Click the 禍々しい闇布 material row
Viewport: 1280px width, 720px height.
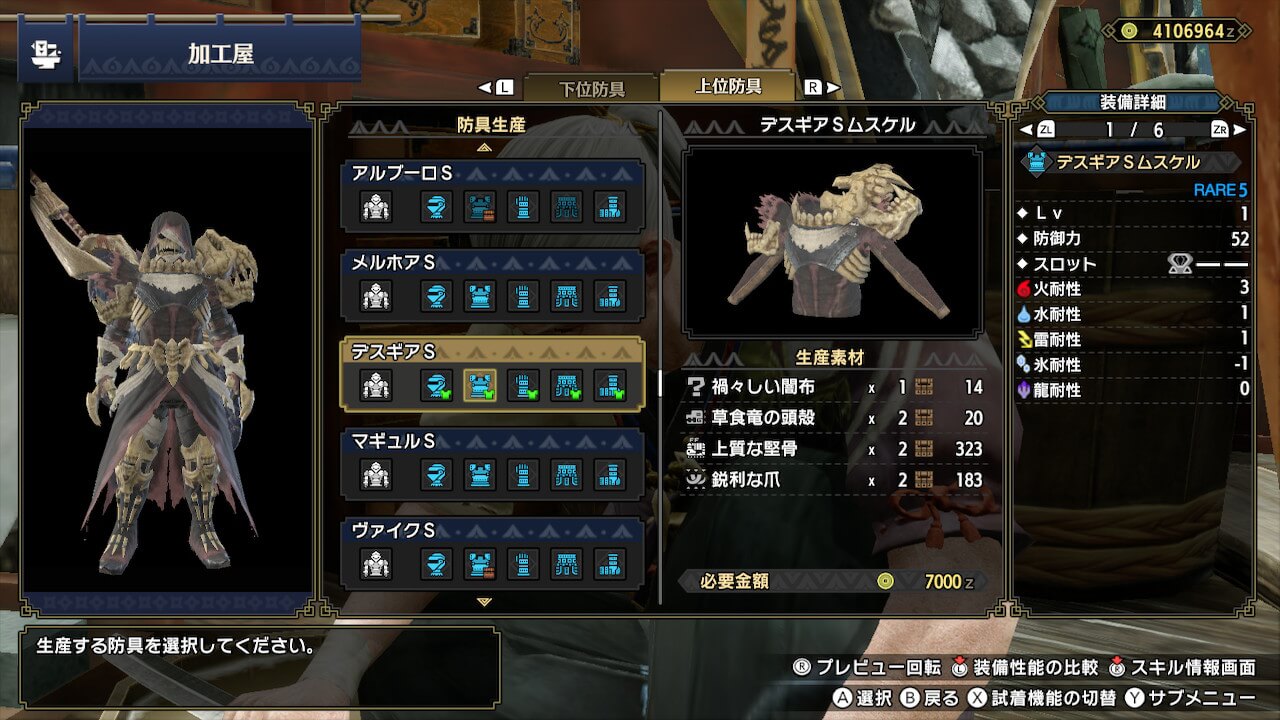[x=836, y=387]
